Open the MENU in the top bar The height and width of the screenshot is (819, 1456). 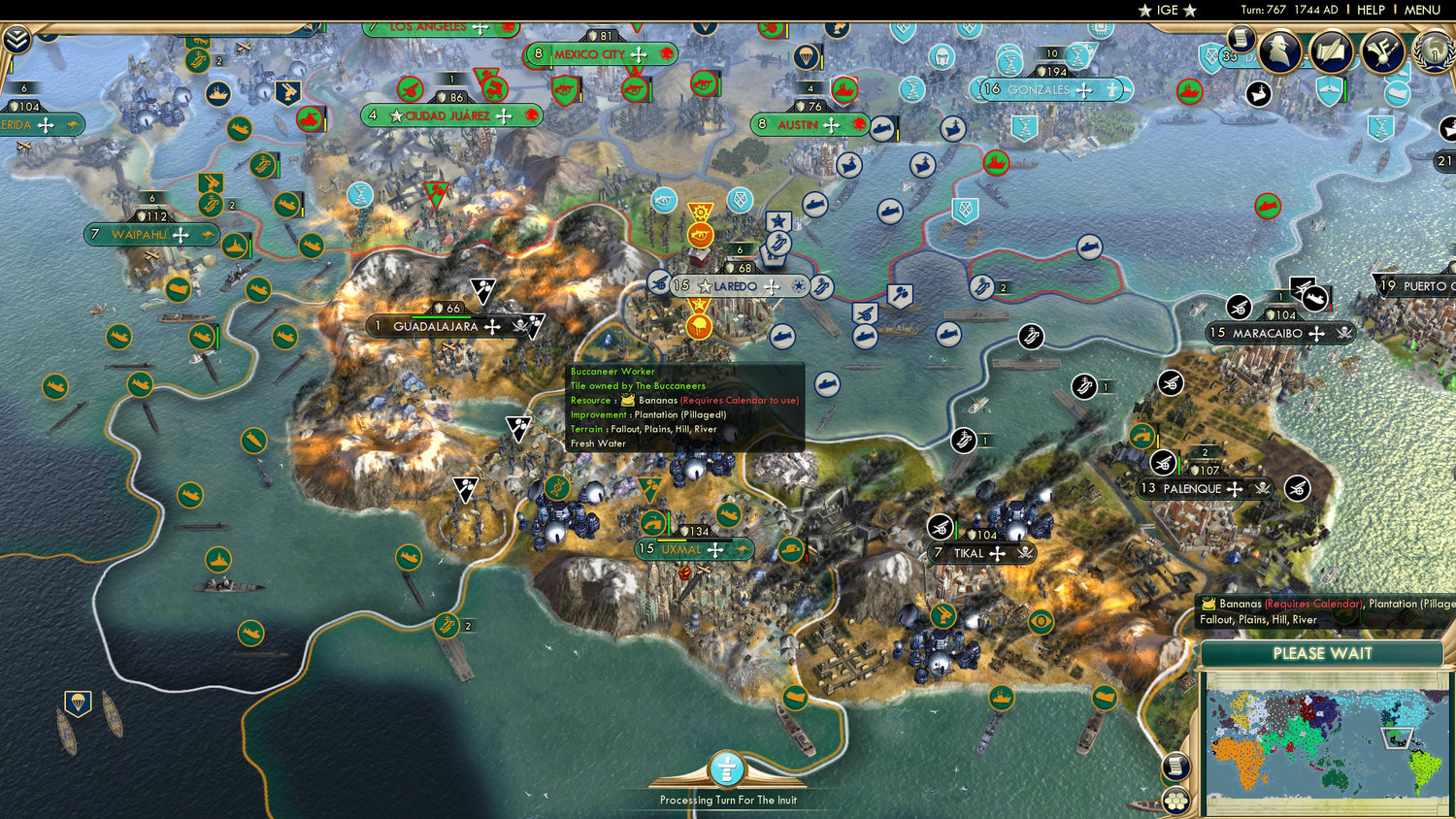point(1420,10)
